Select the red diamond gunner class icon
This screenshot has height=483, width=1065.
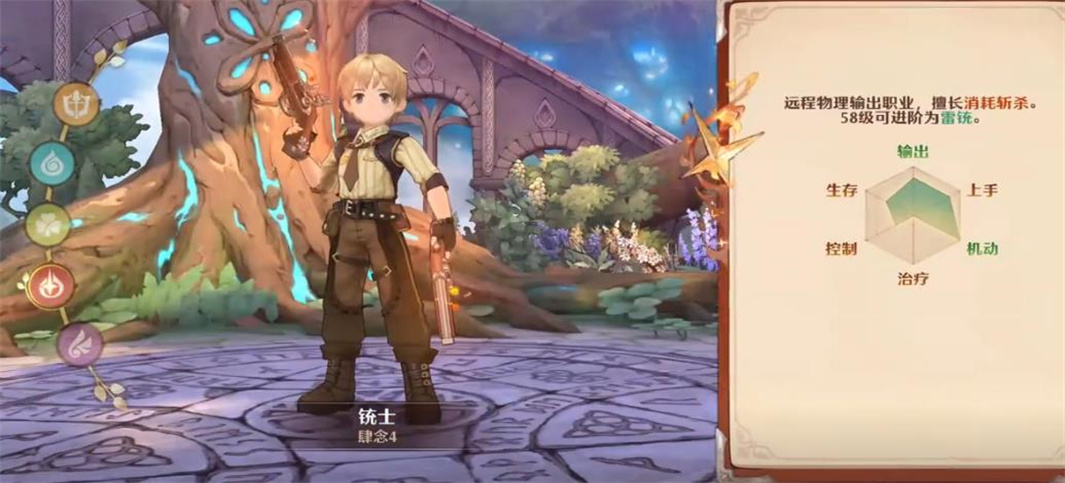point(52,287)
